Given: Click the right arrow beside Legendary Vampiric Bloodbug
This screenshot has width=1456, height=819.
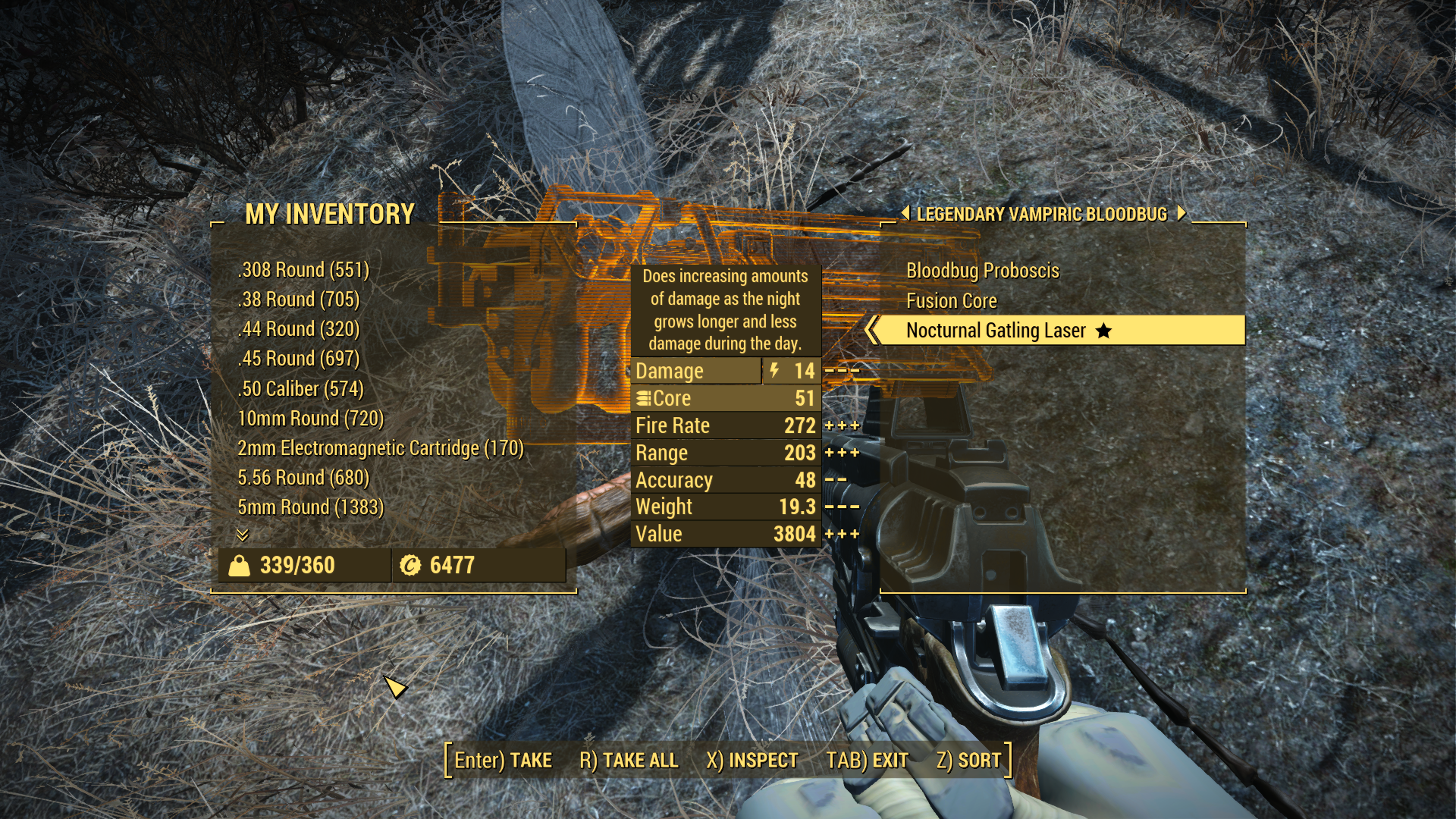Looking at the screenshot, I should (x=1181, y=214).
